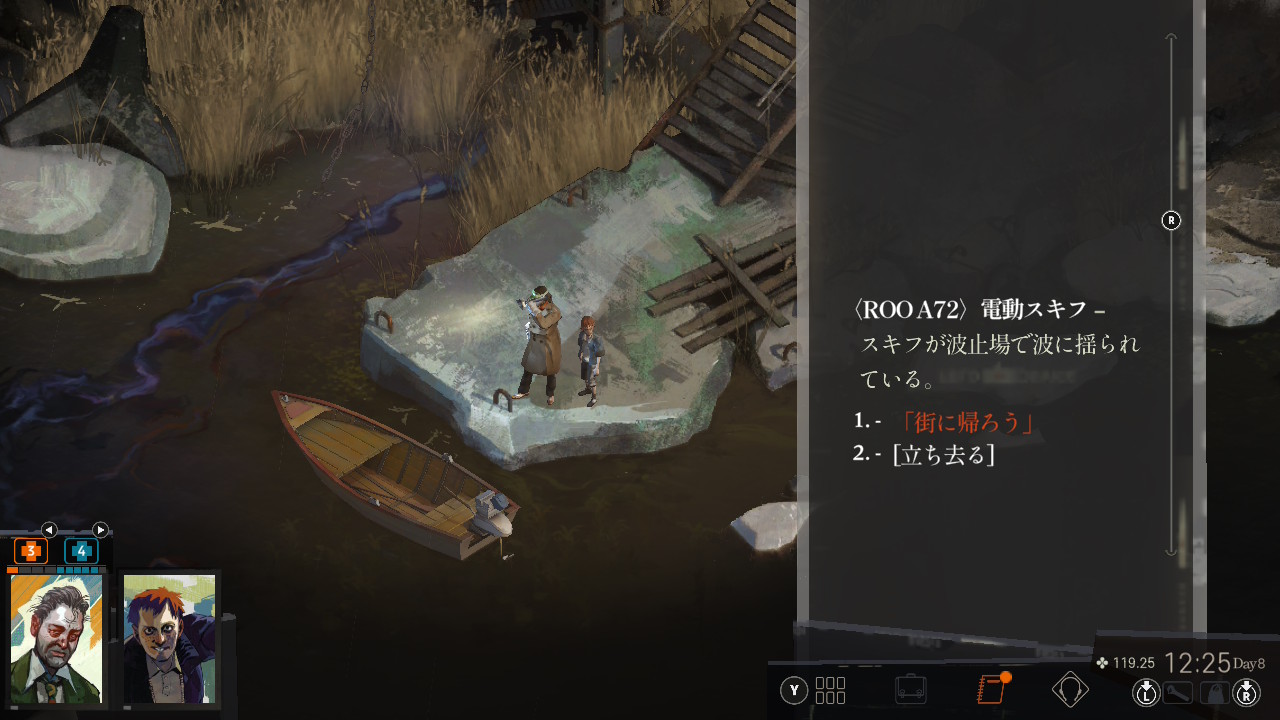Choose the reply 「街に帰ろう」

(967, 423)
